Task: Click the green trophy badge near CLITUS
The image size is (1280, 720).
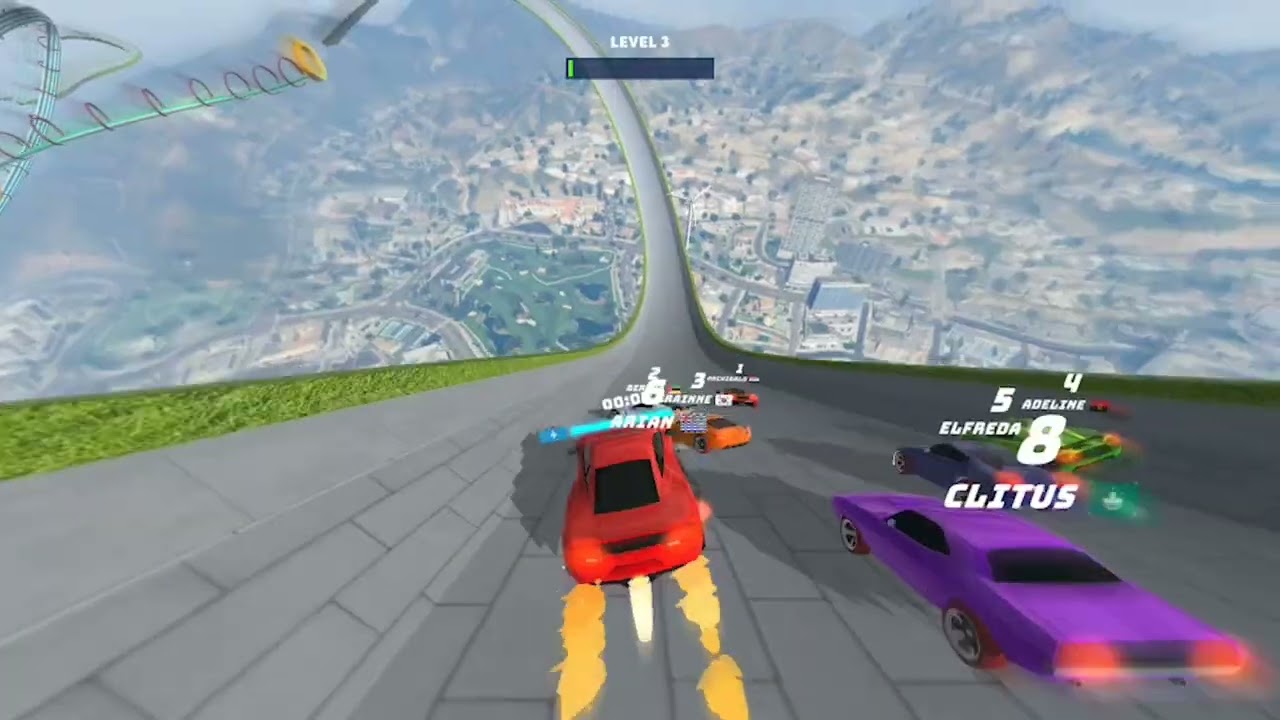Action: click(x=1111, y=499)
